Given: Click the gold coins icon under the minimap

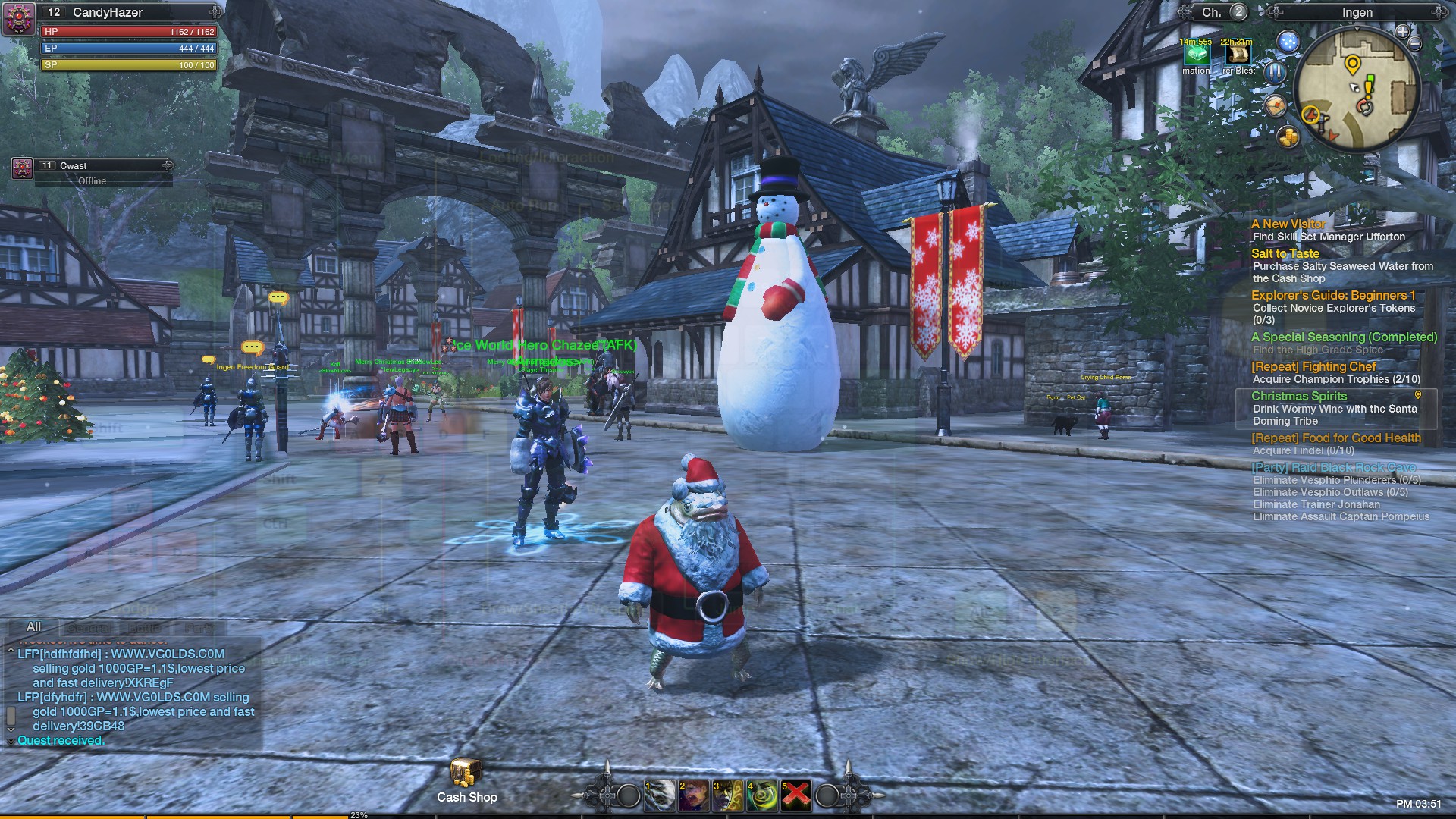Looking at the screenshot, I should 1288,136.
